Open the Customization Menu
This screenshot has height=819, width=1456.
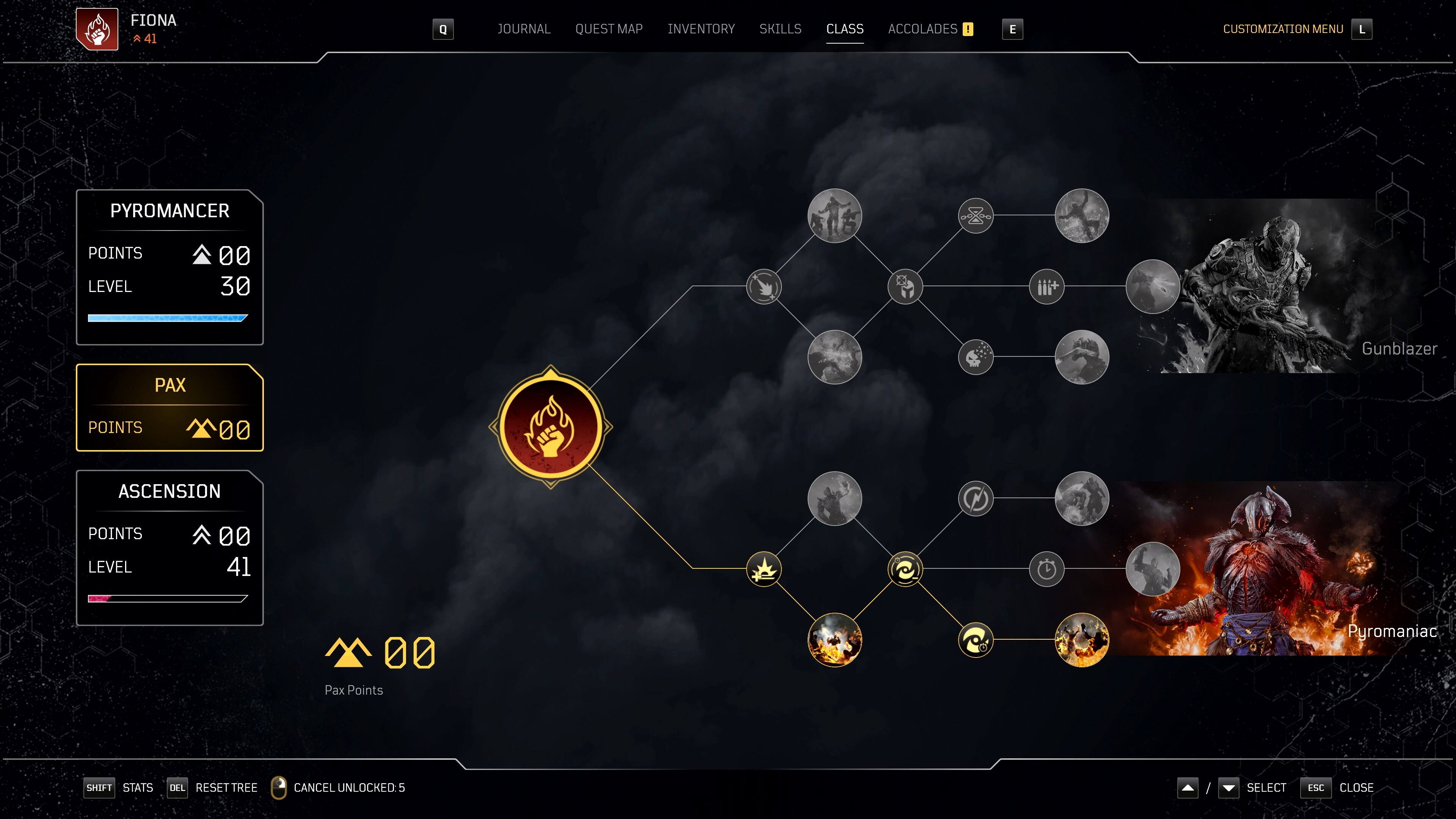click(x=1283, y=29)
